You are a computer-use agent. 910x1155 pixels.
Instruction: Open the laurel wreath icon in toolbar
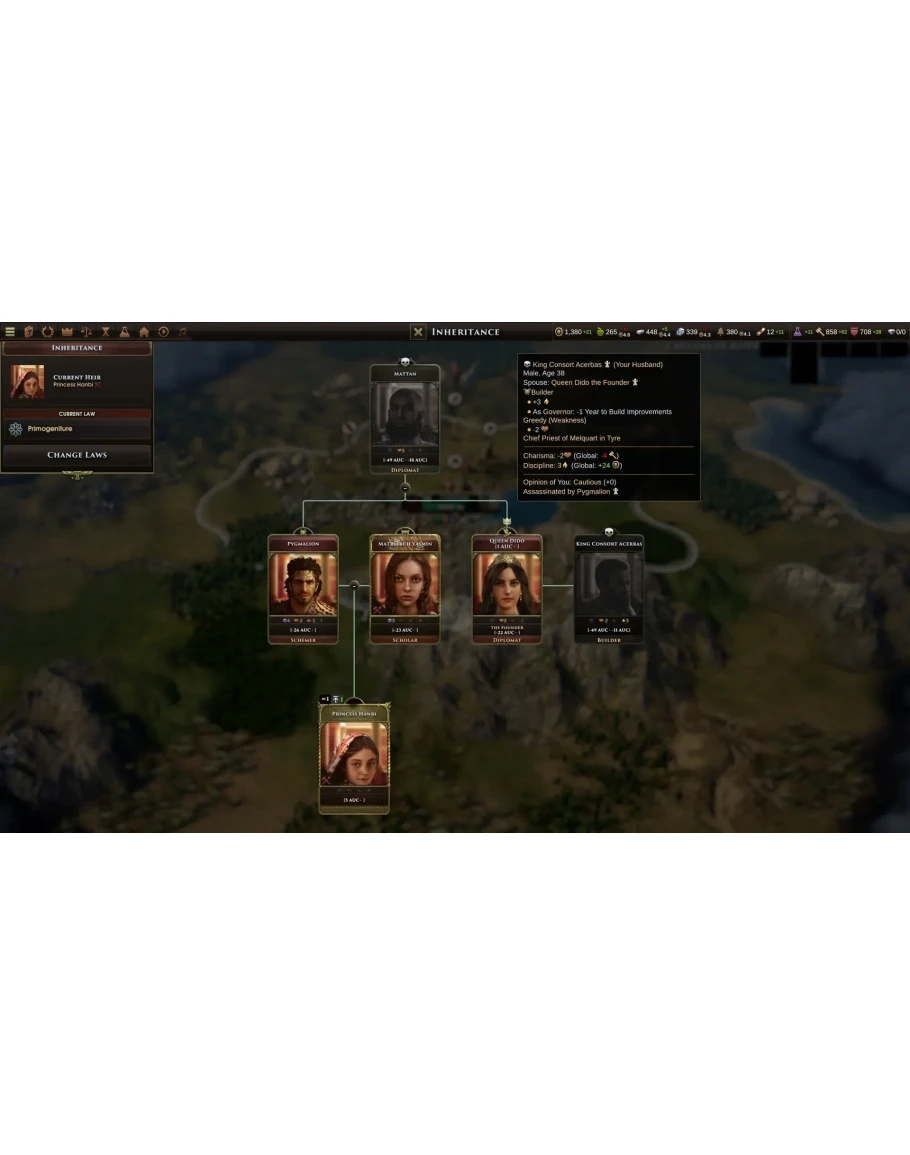coord(48,332)
